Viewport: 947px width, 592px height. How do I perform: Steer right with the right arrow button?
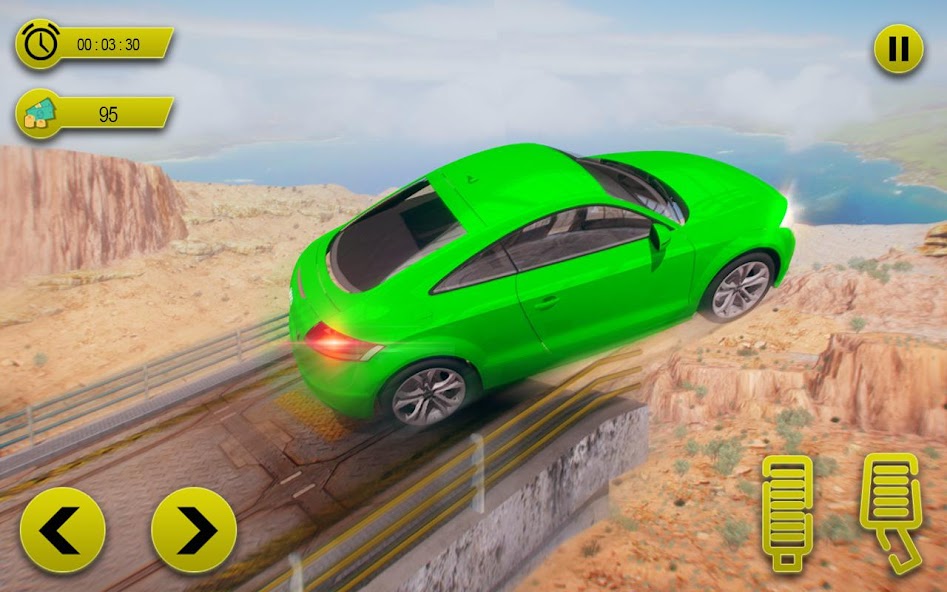tap(194, 530)
